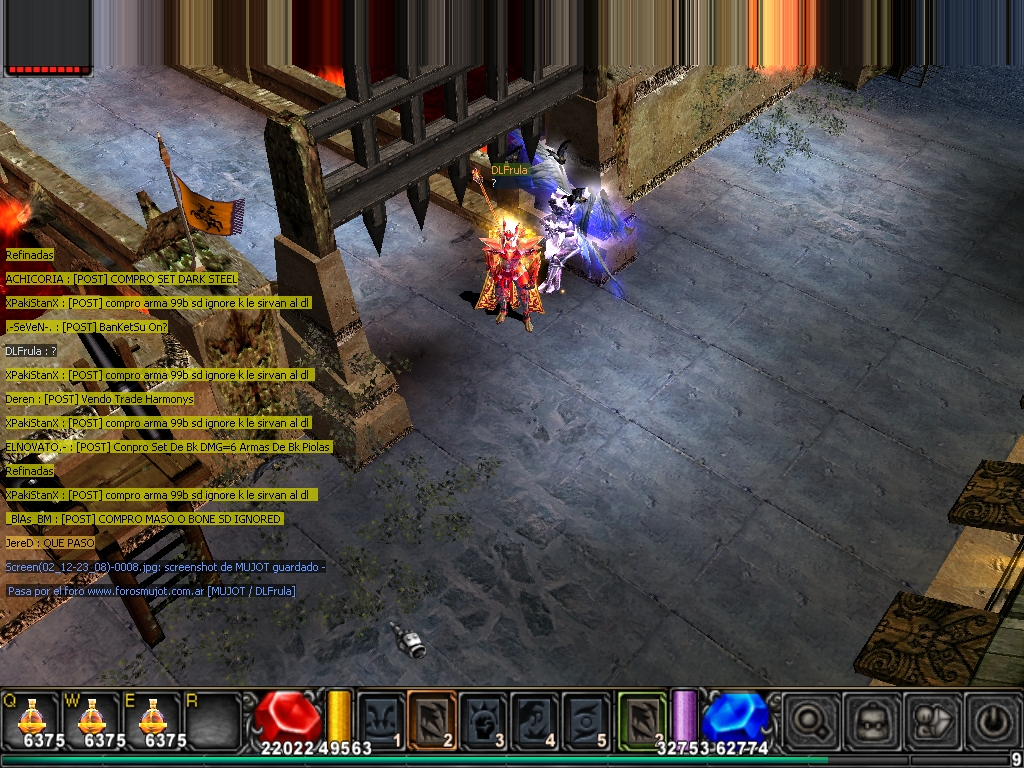Pick the swirl skill in slot 5
Screen dimensions: 1024x768
[x=586, y=718]
